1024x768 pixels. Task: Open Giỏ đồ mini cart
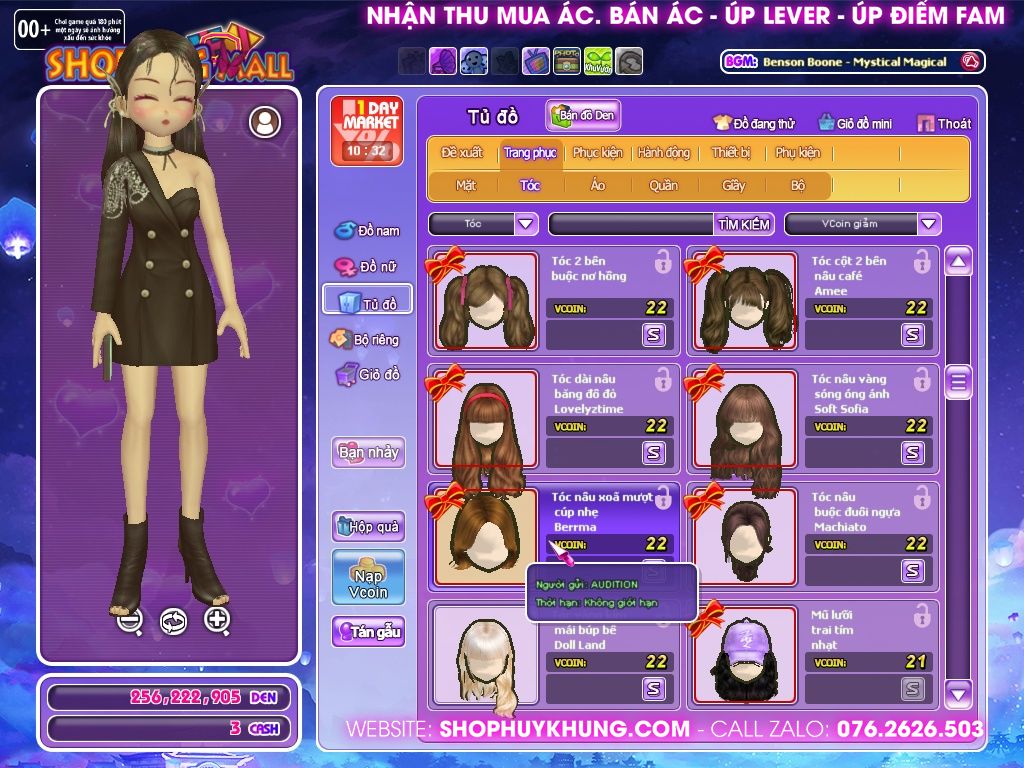point(855,124)
